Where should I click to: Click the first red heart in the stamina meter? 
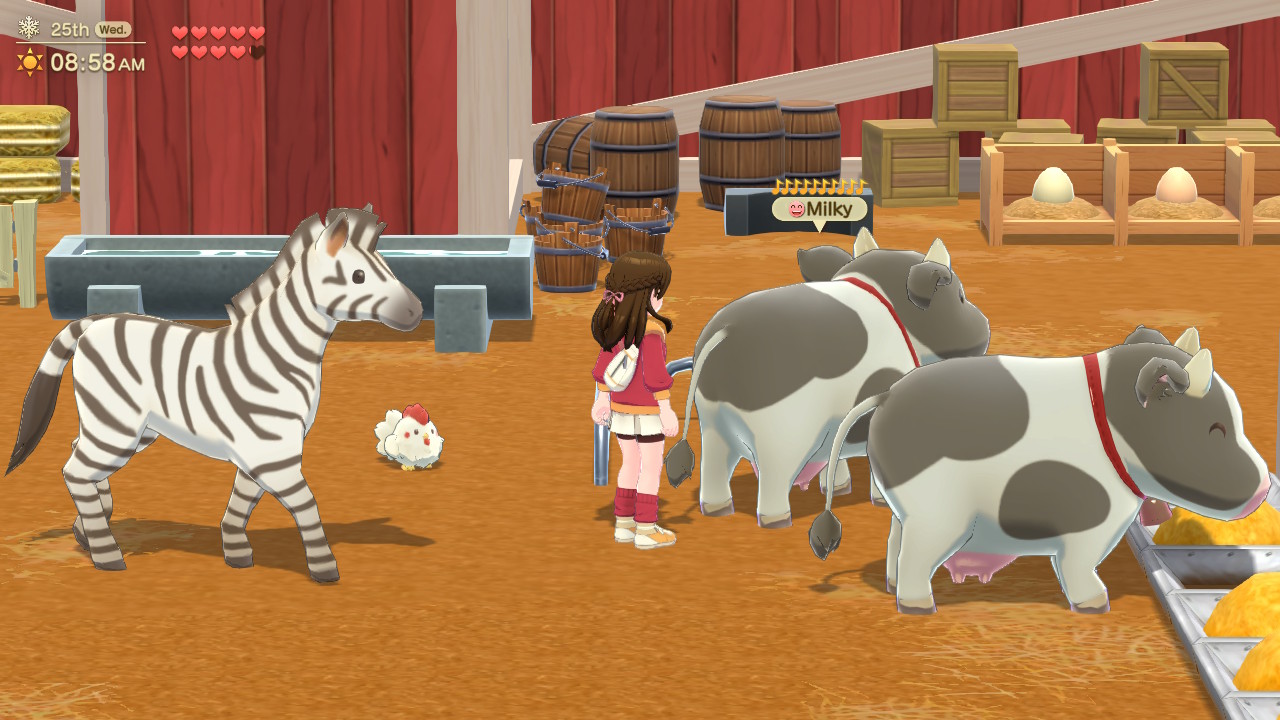(178, 33)
